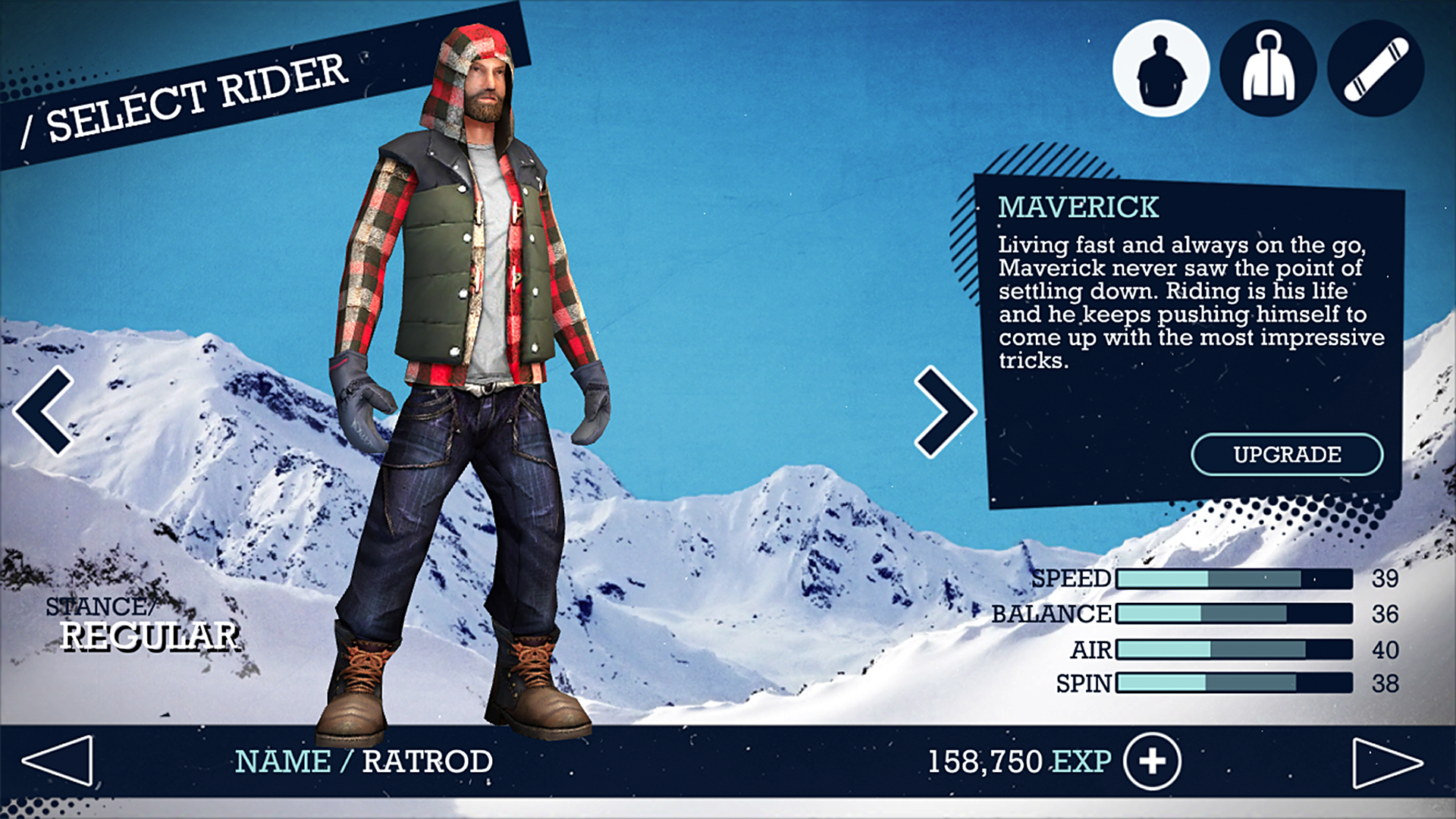Viewport: 1456px width, 819px height.
Task: Show the previous rider with left chevron
Action: [44, 410]
